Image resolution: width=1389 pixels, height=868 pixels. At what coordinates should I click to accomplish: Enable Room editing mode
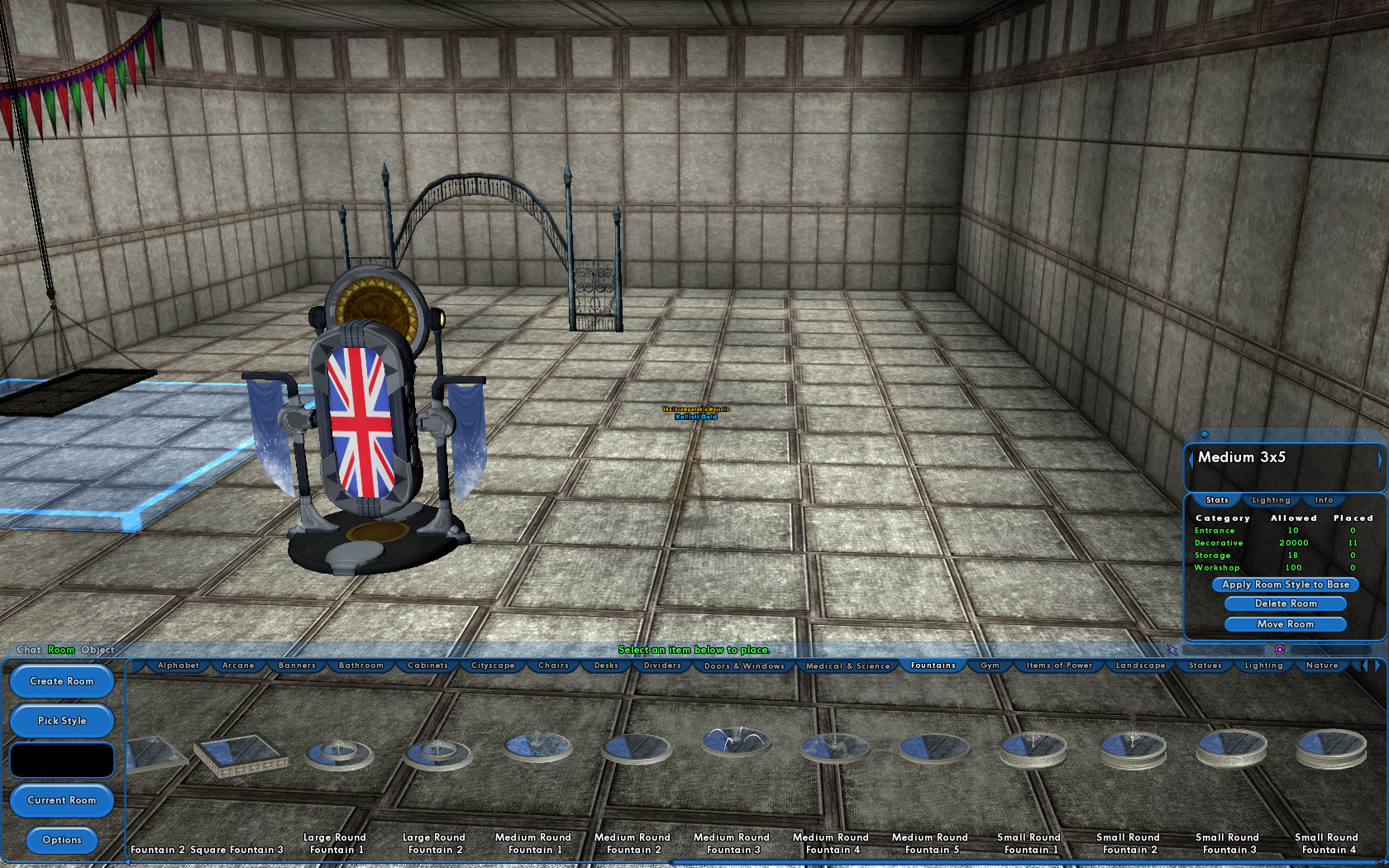point(60,650)
